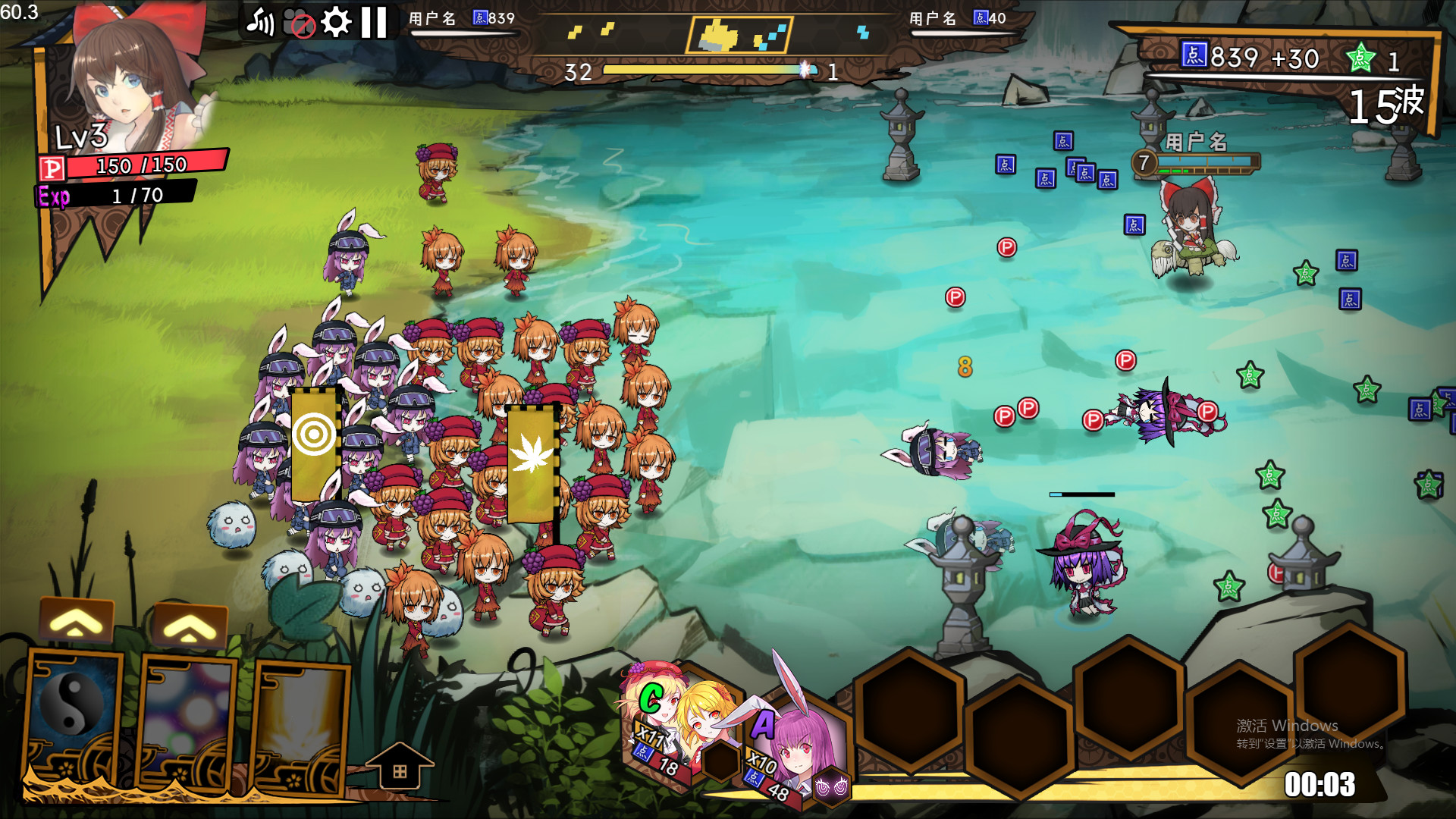Select the disabled camera recording icon
Screen dimensions: 1456x819
pos(299,21)
